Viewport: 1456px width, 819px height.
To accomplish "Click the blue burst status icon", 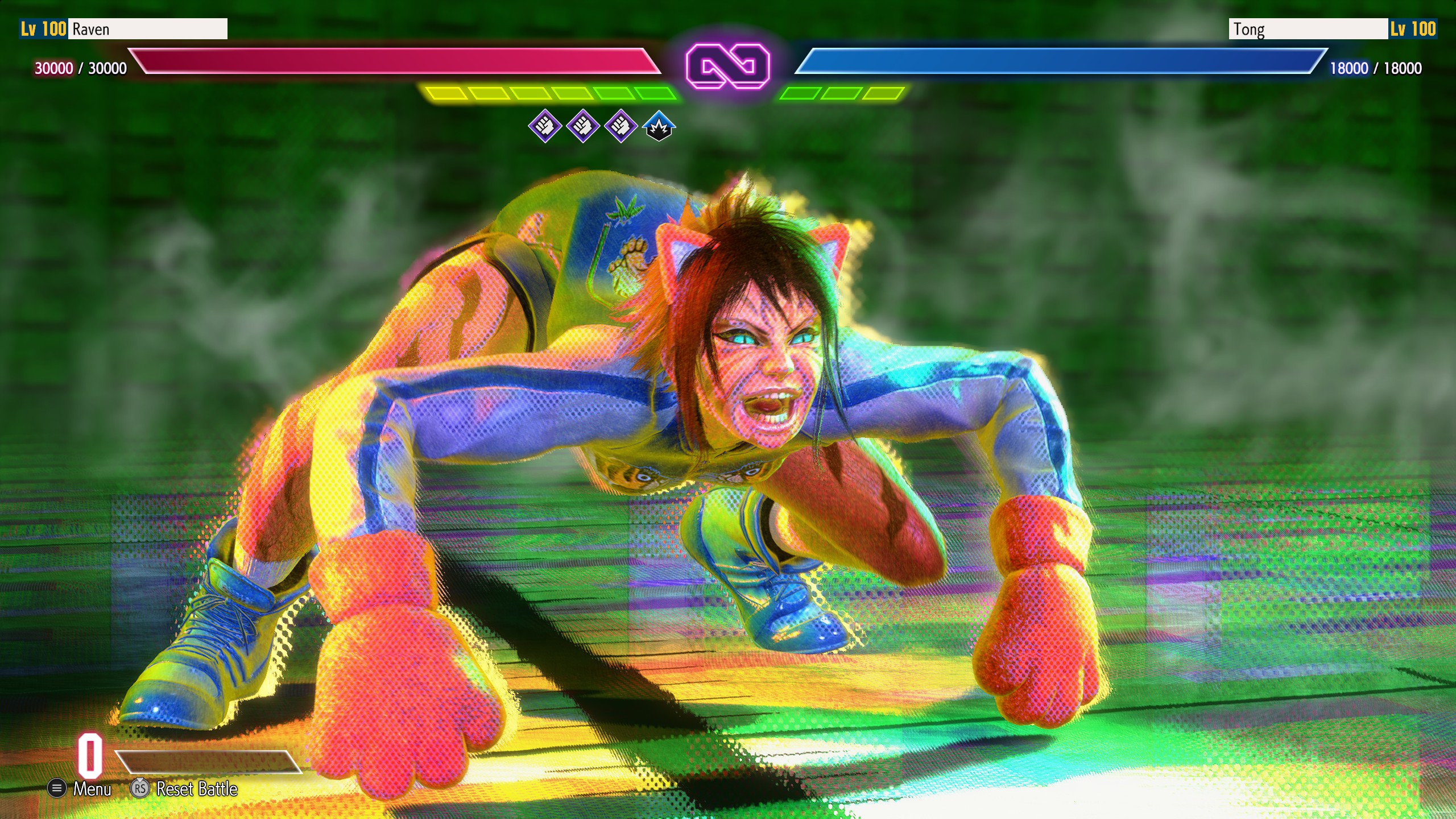I will point(659,126).
